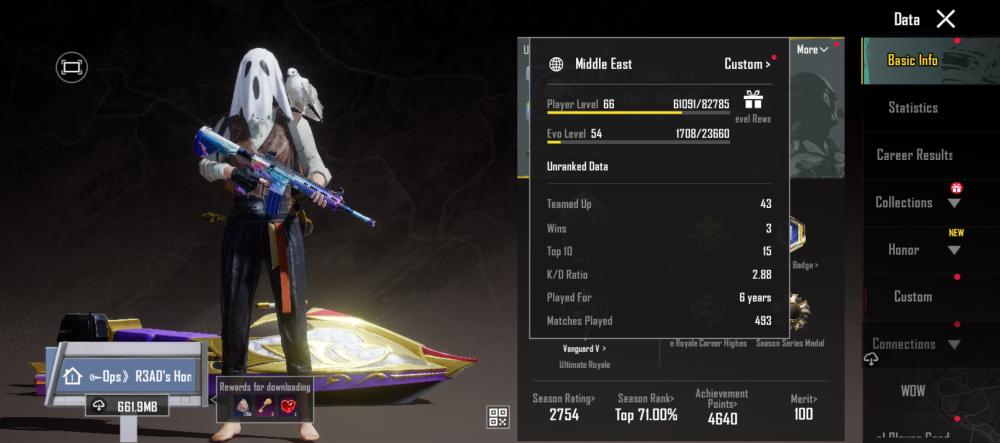Close the Data screen with the X
This screenshot has width=1000, height=443.
click(945, 19)
